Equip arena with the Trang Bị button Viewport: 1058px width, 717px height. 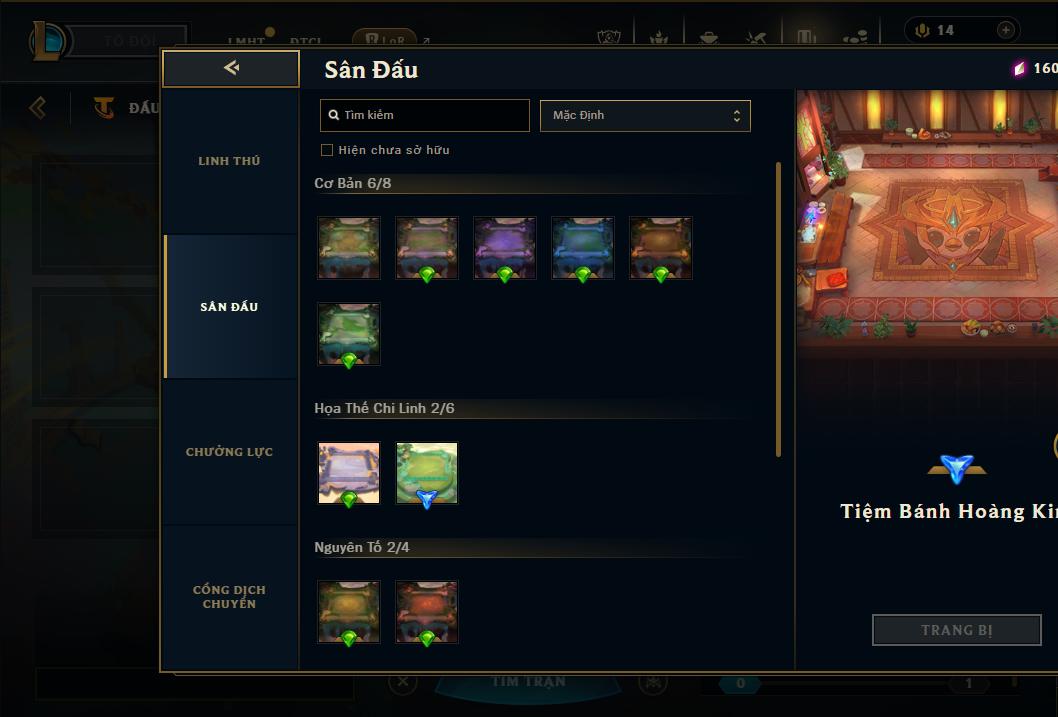(956, 630)
